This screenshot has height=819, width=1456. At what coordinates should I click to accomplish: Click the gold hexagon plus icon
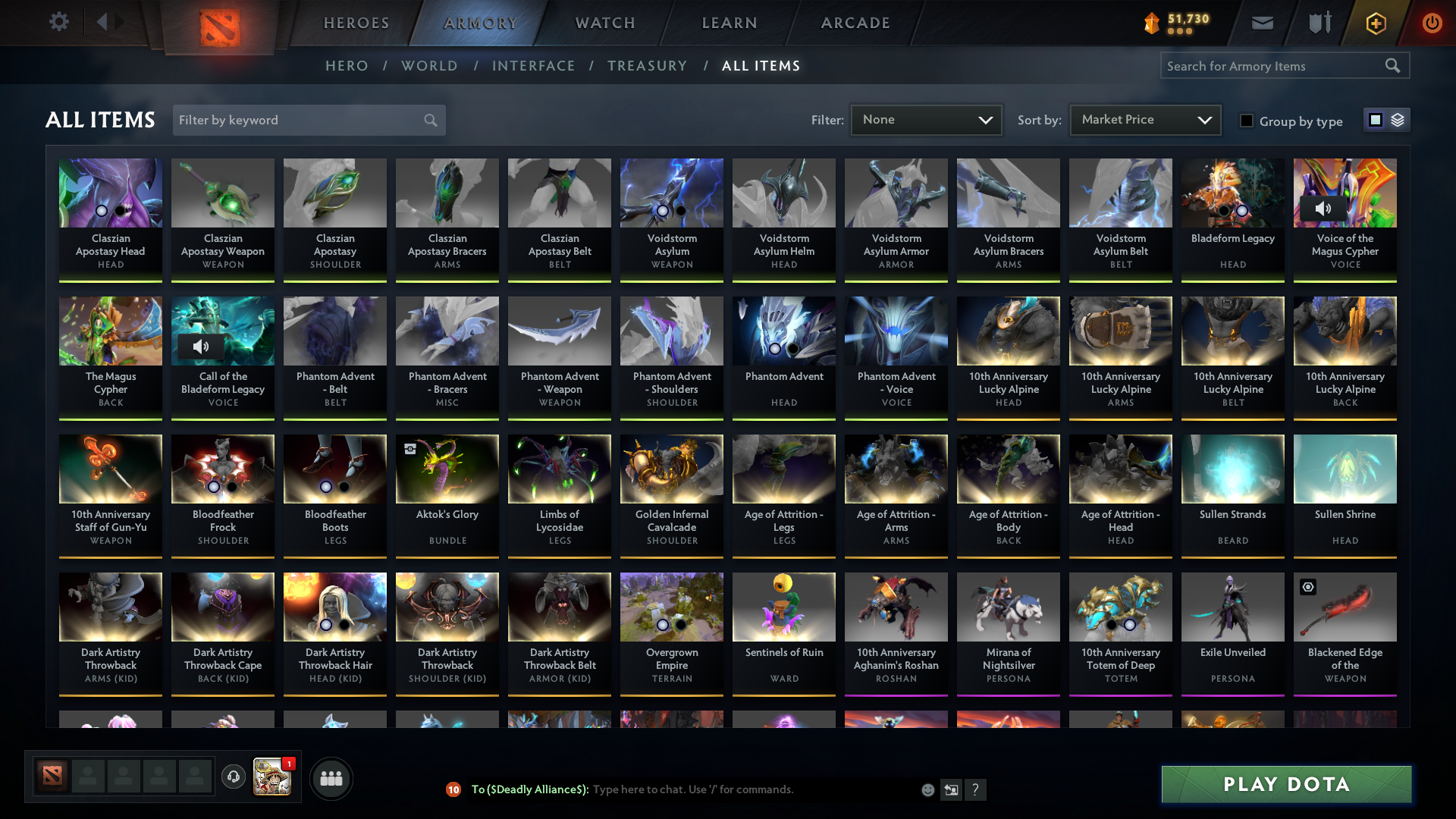(x=1375, y=22)
